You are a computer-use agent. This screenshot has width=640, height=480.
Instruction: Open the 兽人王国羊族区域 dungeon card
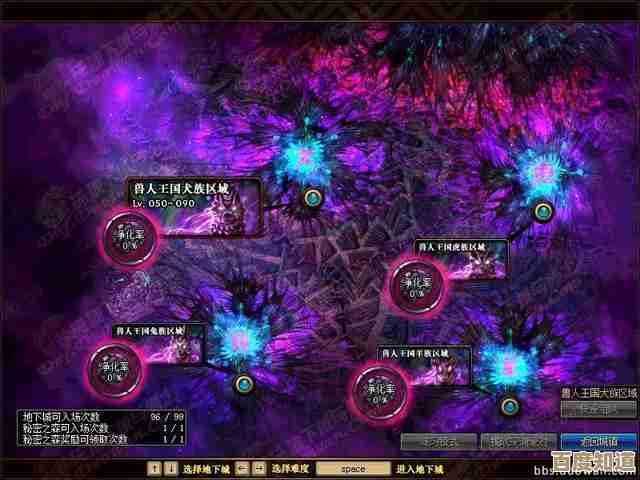point(424,365)
